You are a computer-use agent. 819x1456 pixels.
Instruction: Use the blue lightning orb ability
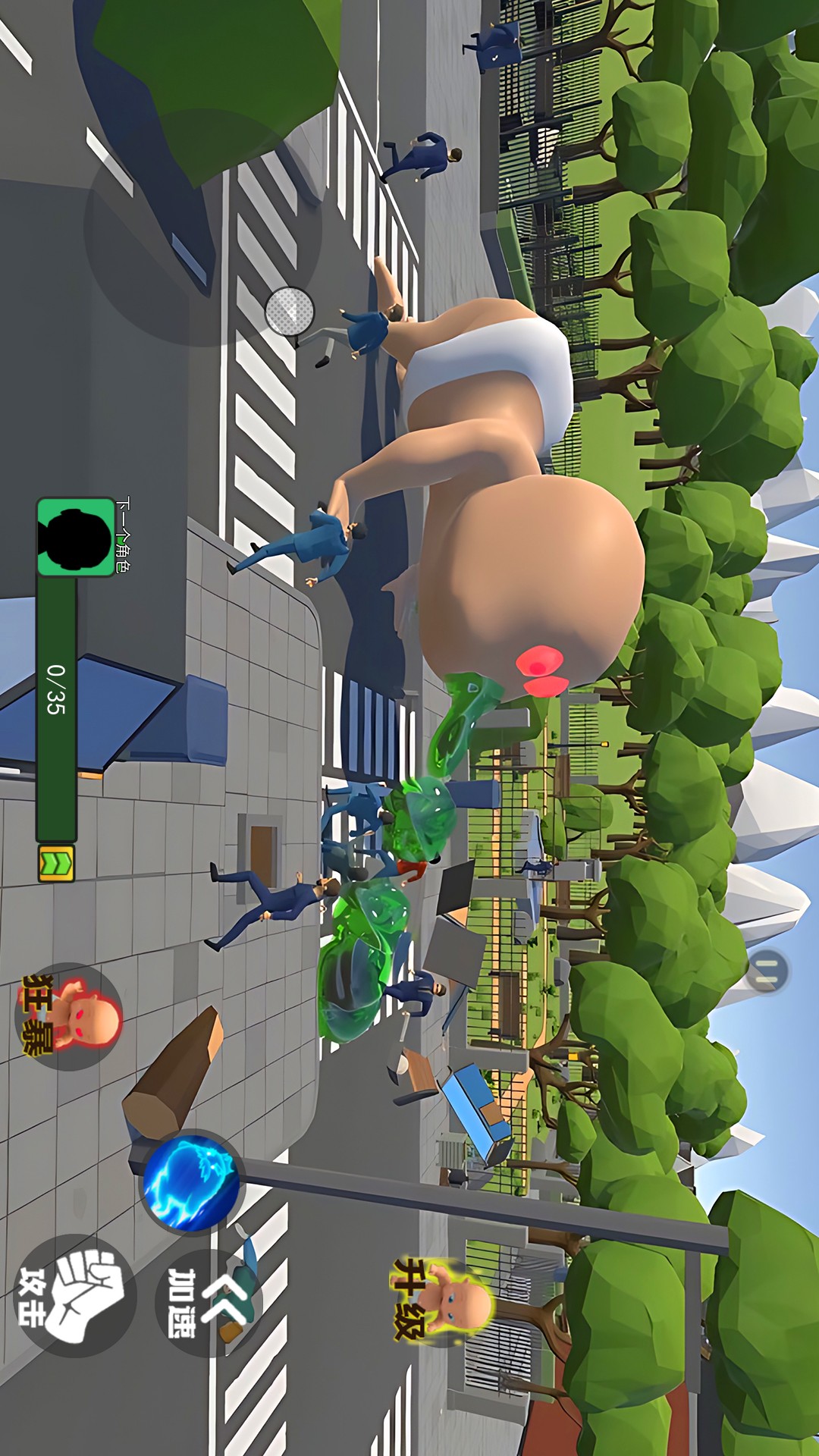[x=192, y=1181]
